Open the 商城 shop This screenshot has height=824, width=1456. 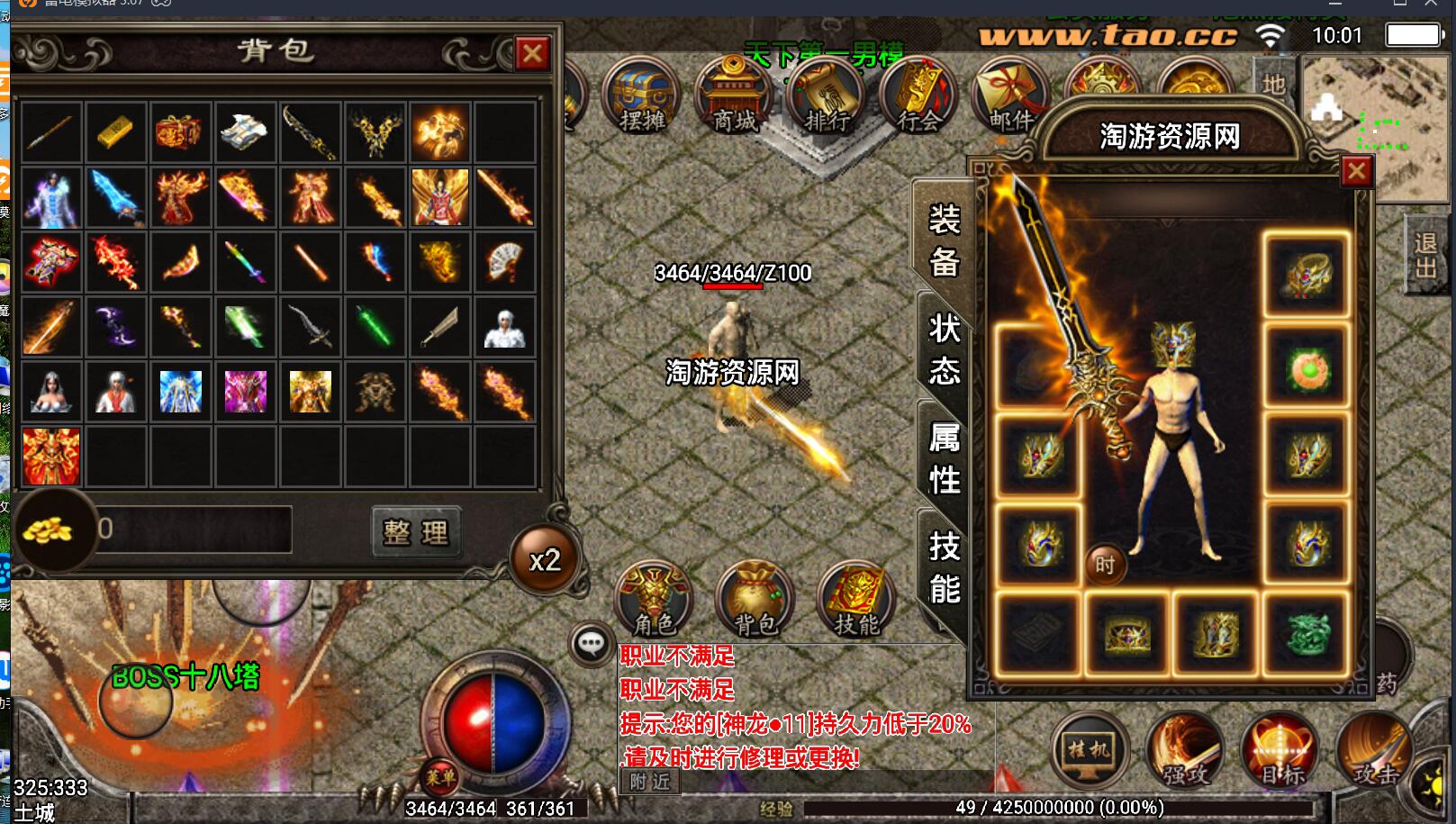click(x=735, y=97)
